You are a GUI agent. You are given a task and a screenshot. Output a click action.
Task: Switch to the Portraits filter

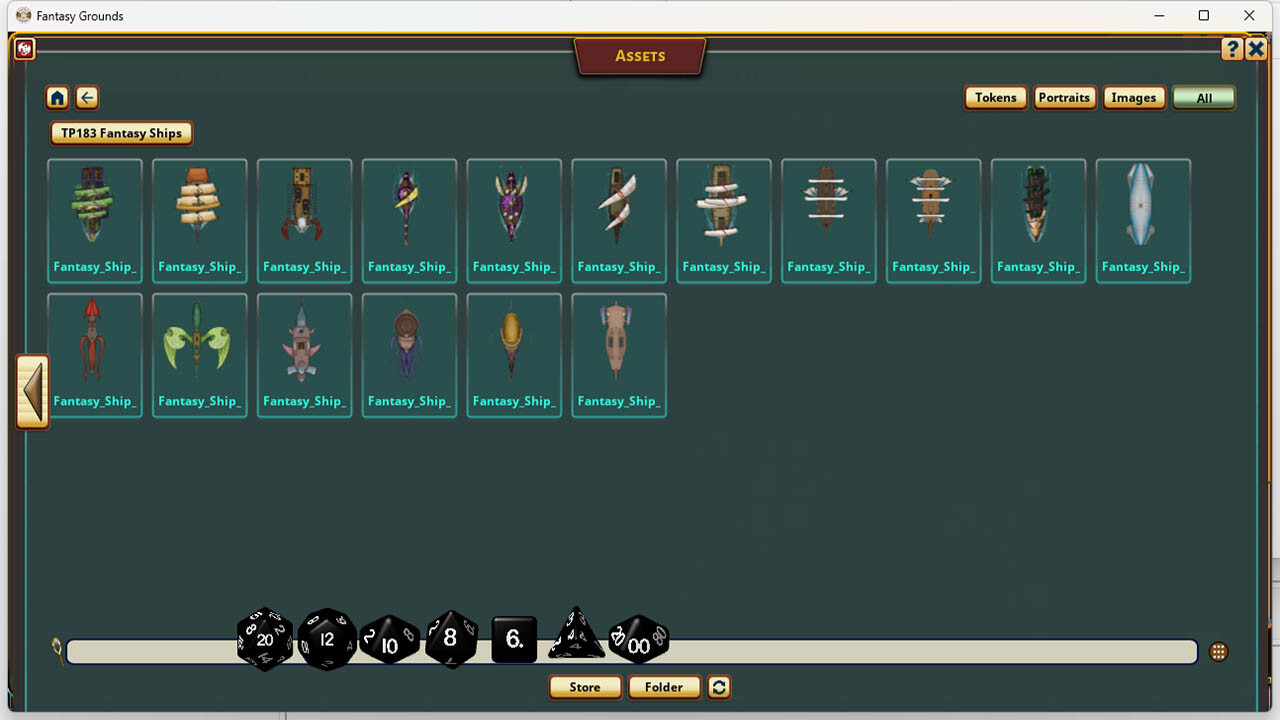click(1064, 97)
